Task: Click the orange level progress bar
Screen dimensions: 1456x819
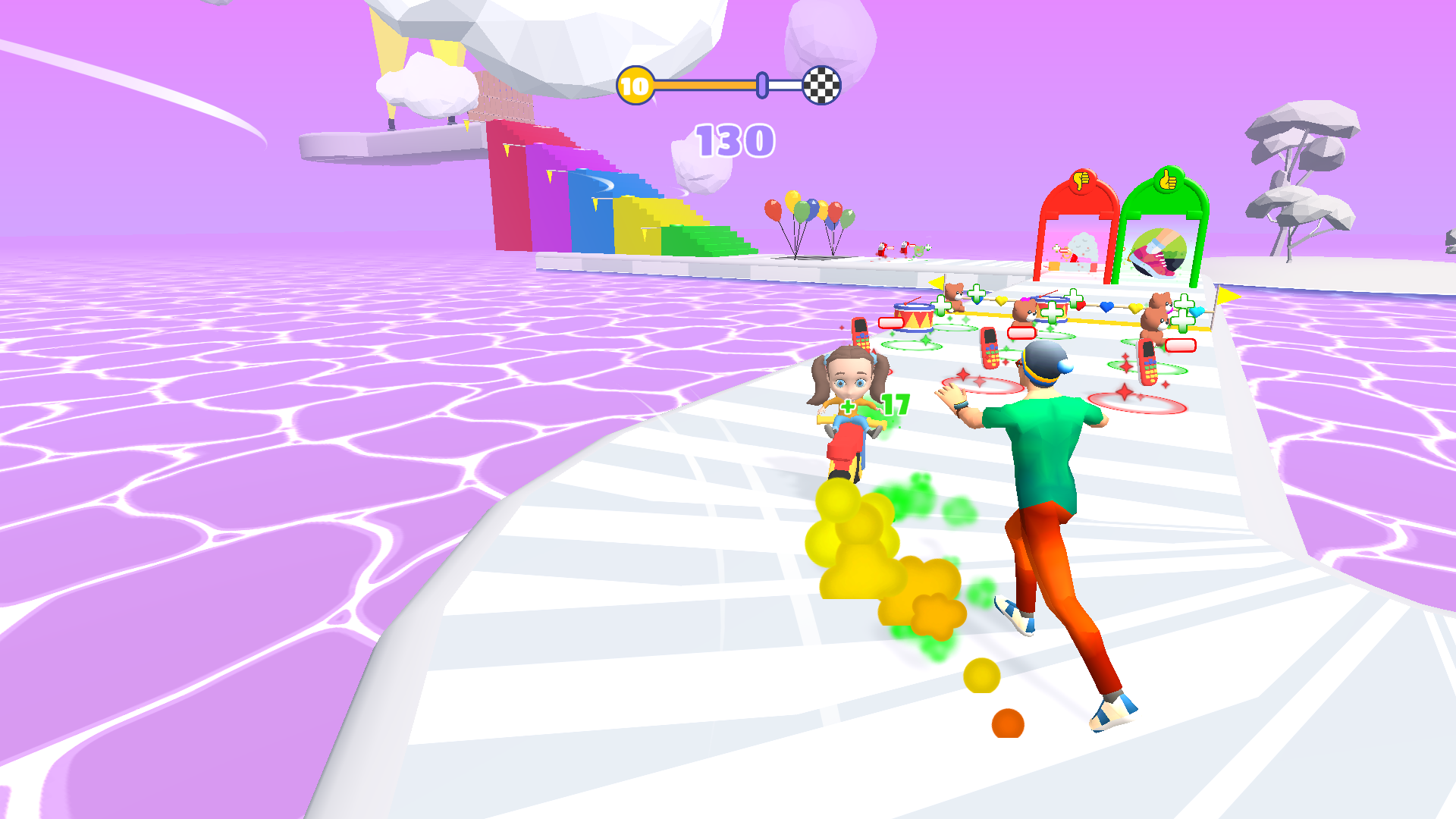Action: click(705, 86)
